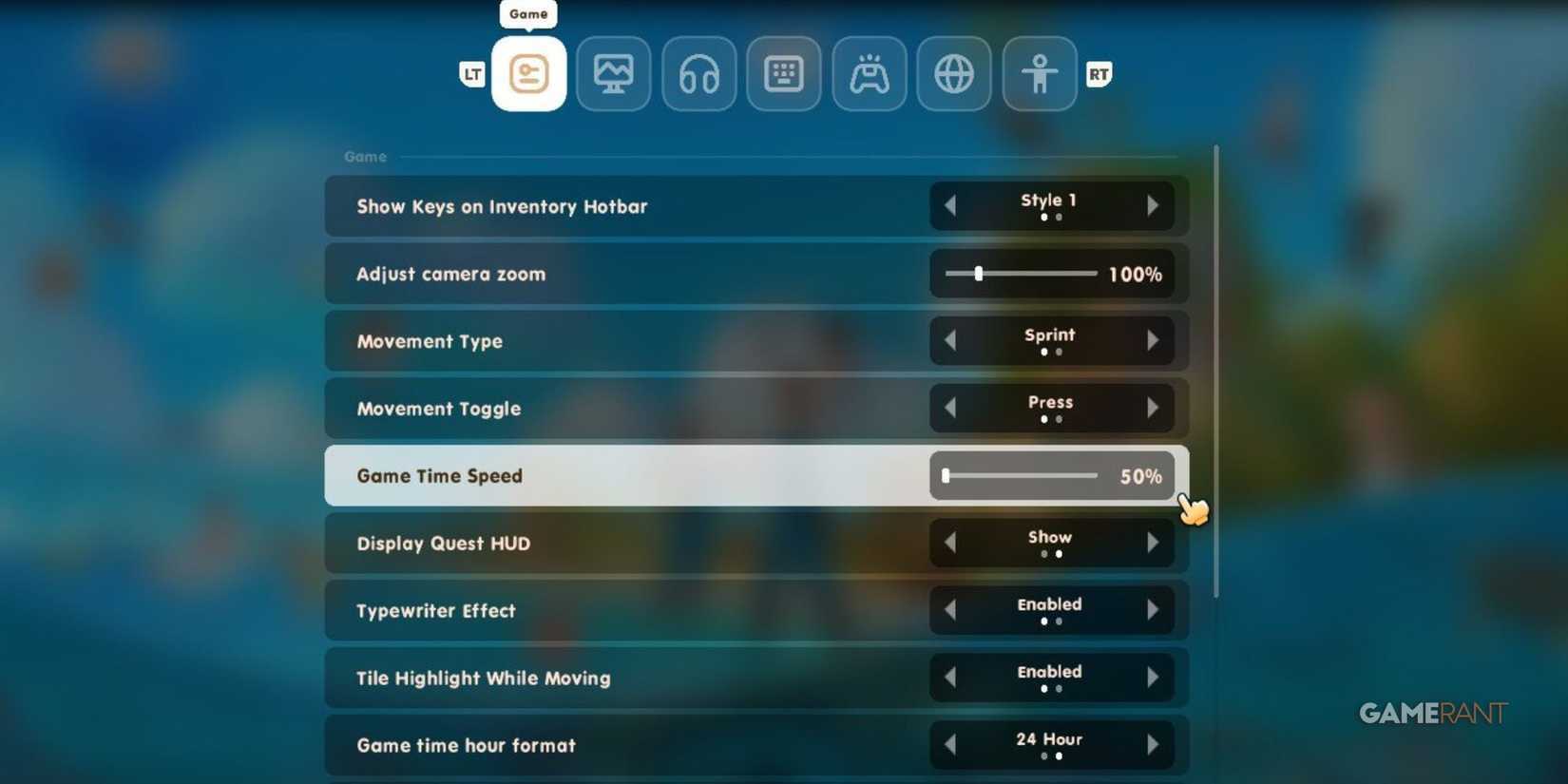This screenshot has width=1568, height=784.
Task: Click the right arrow on Display Quest HUD
Action: tap(1155, 543)
